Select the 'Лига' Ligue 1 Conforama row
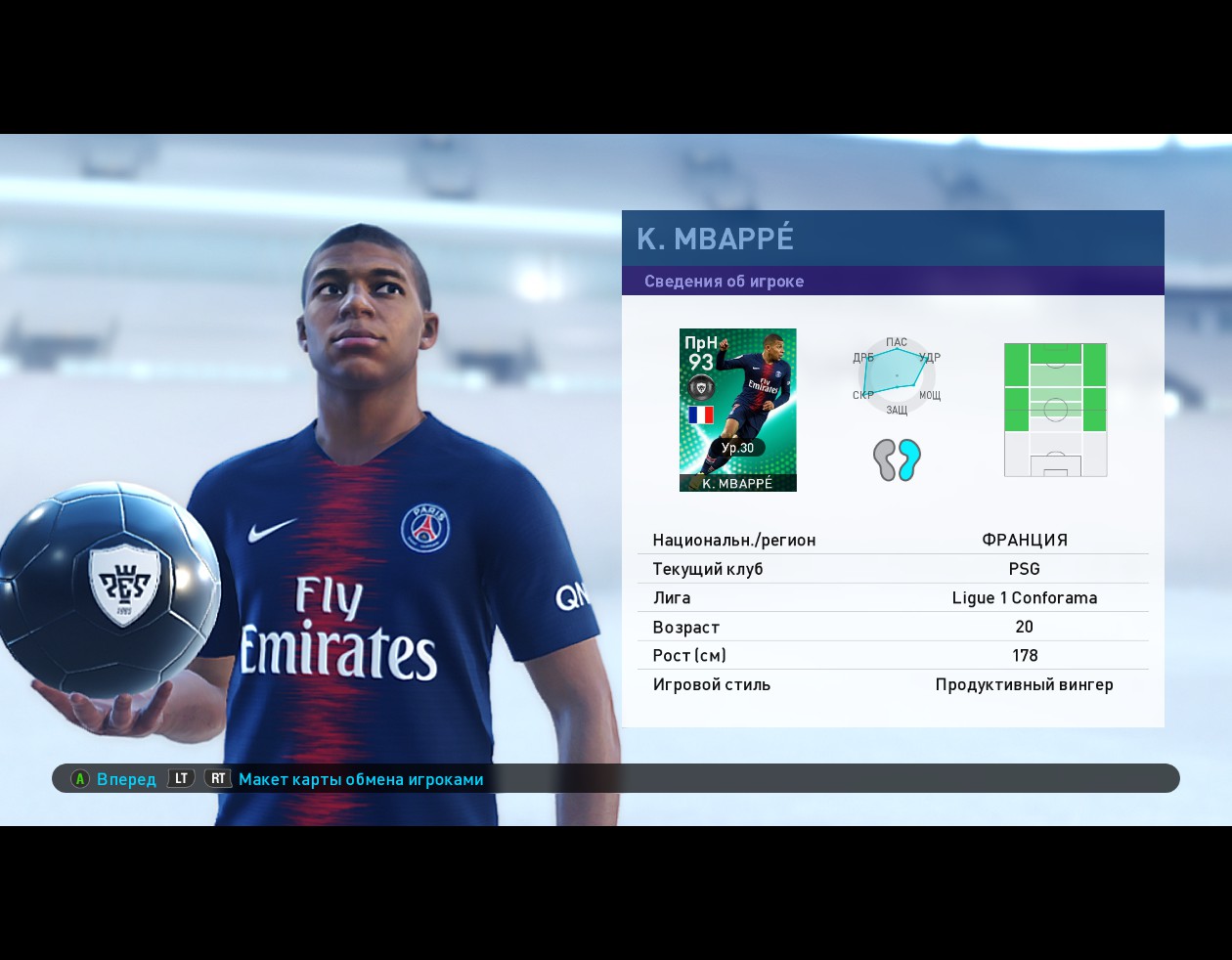The height and width of the screenshot is (960, 1232). point(892,597)
